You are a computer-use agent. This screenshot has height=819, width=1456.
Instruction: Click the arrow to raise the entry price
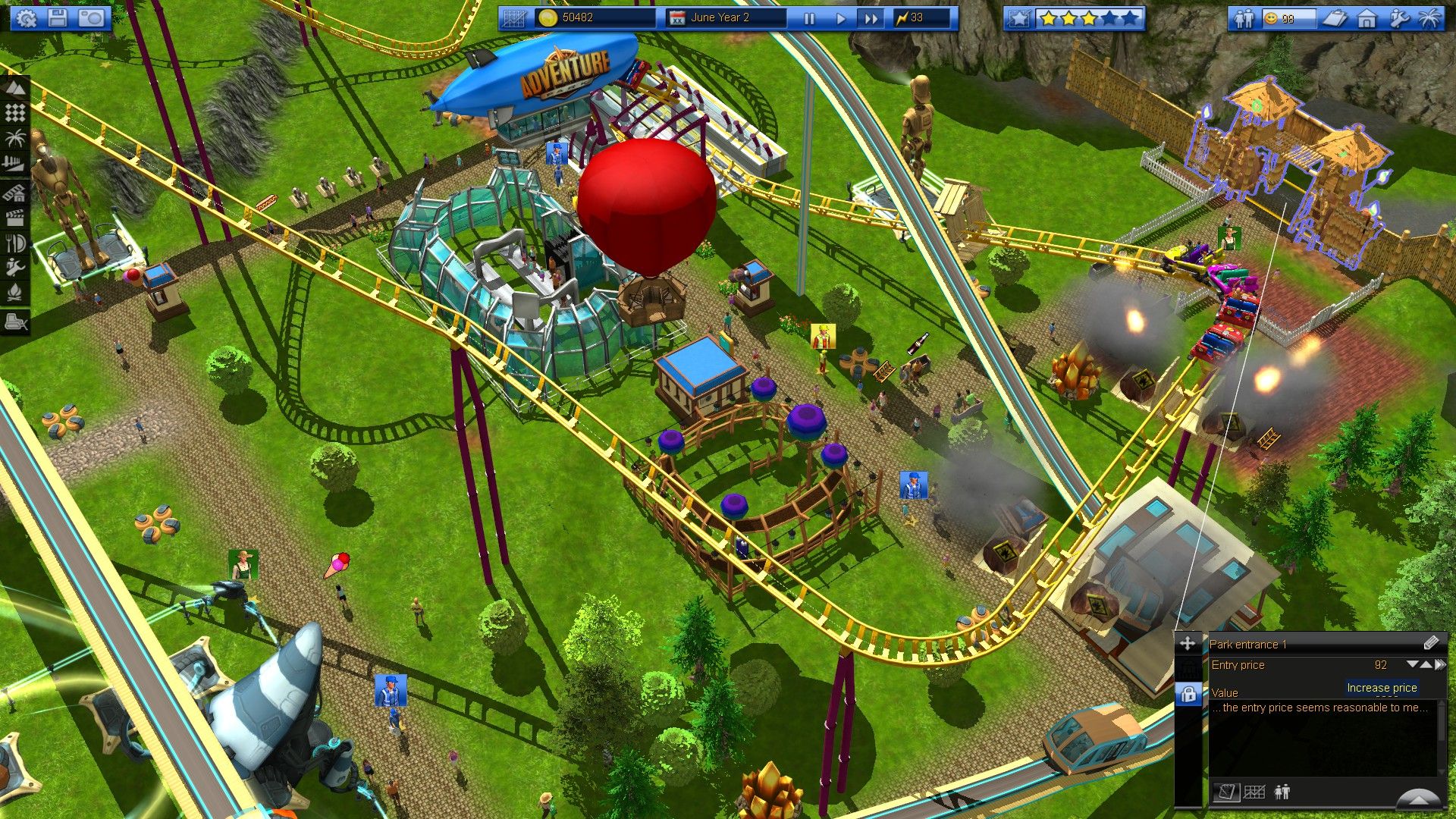(x=1426, y=664)
